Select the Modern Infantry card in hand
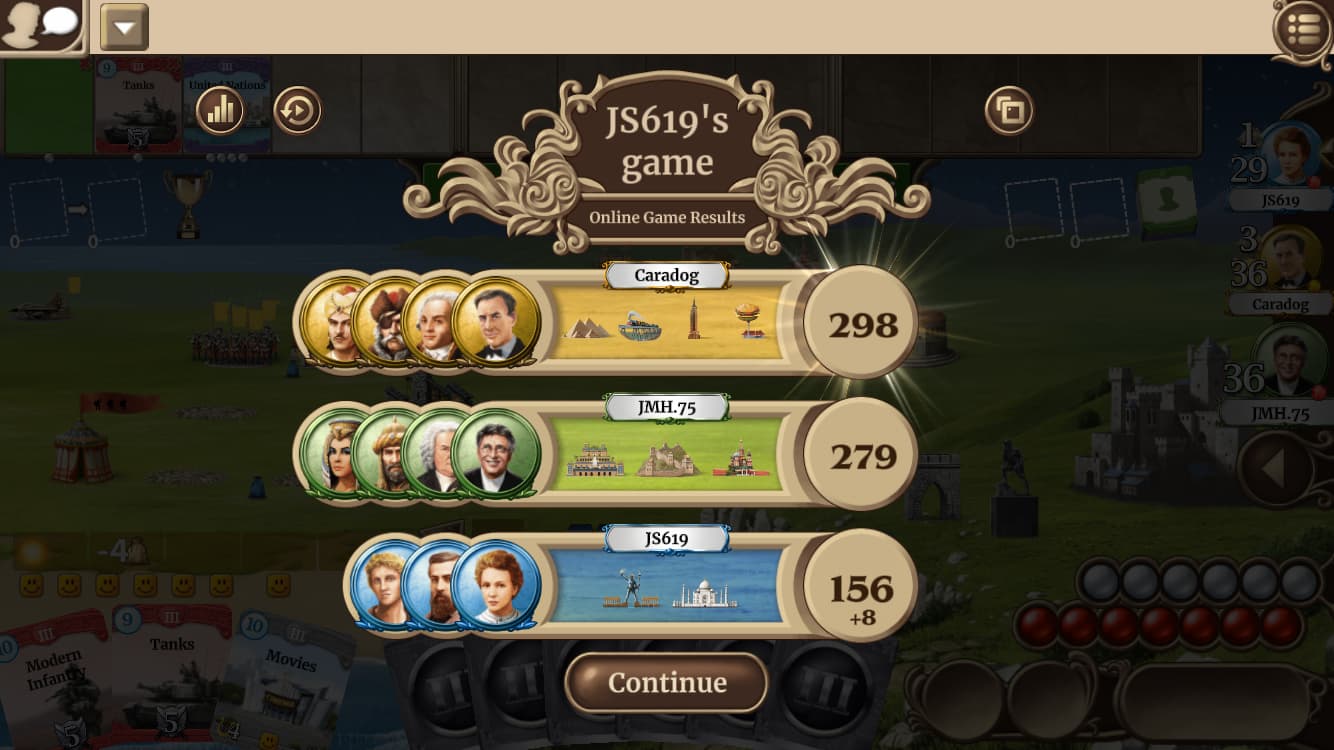 tap(55, 680)
